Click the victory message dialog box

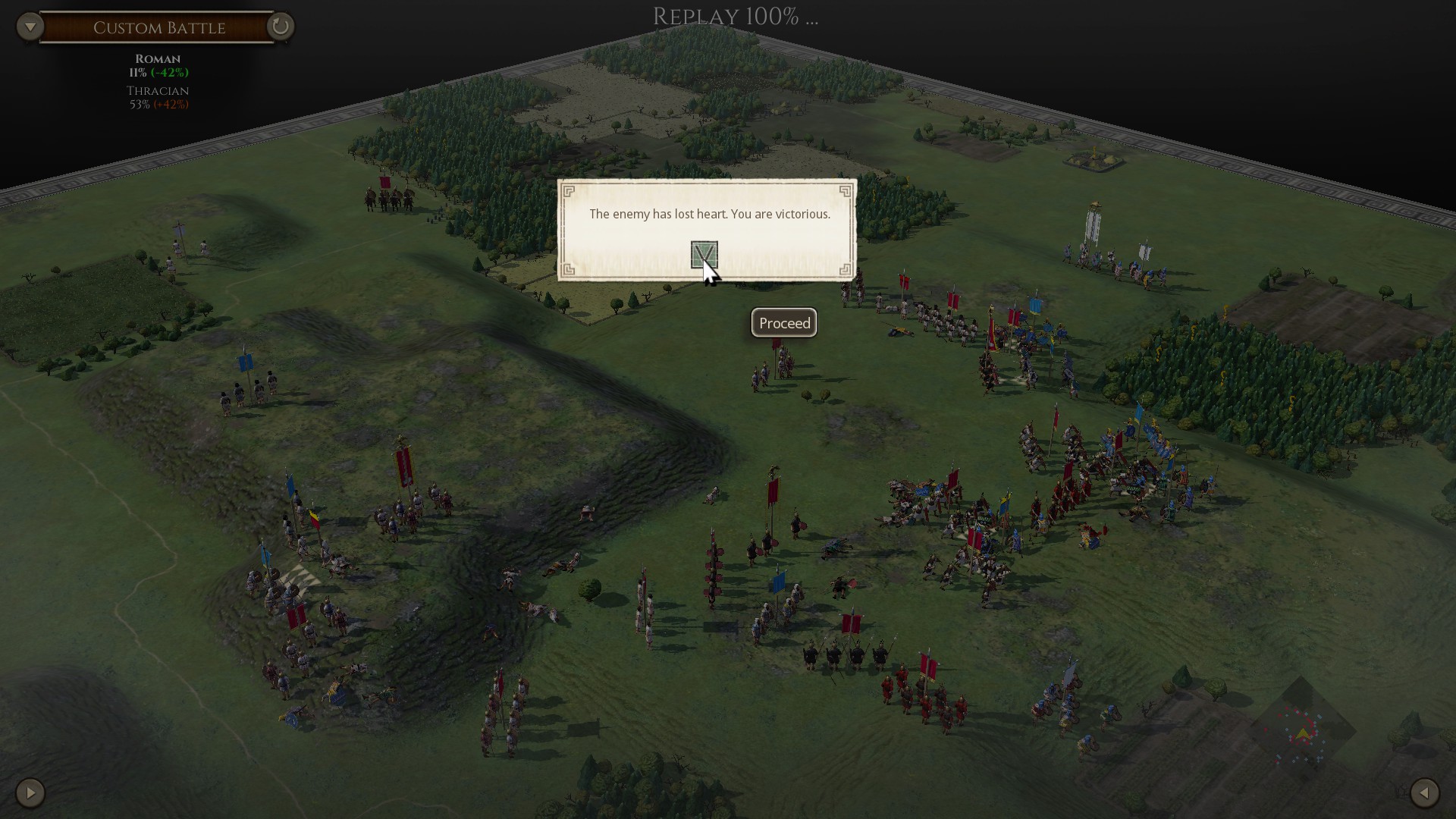[x=708, y=215]
